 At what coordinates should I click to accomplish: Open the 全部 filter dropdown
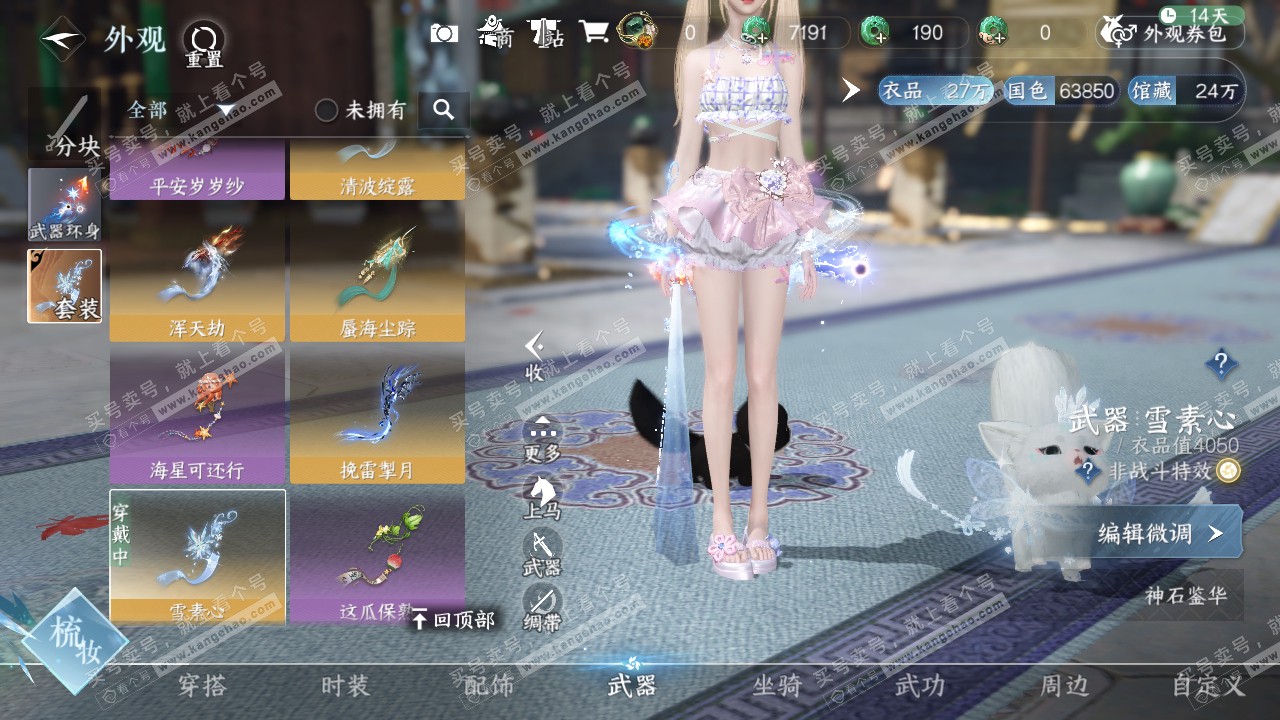coord(180,110)
